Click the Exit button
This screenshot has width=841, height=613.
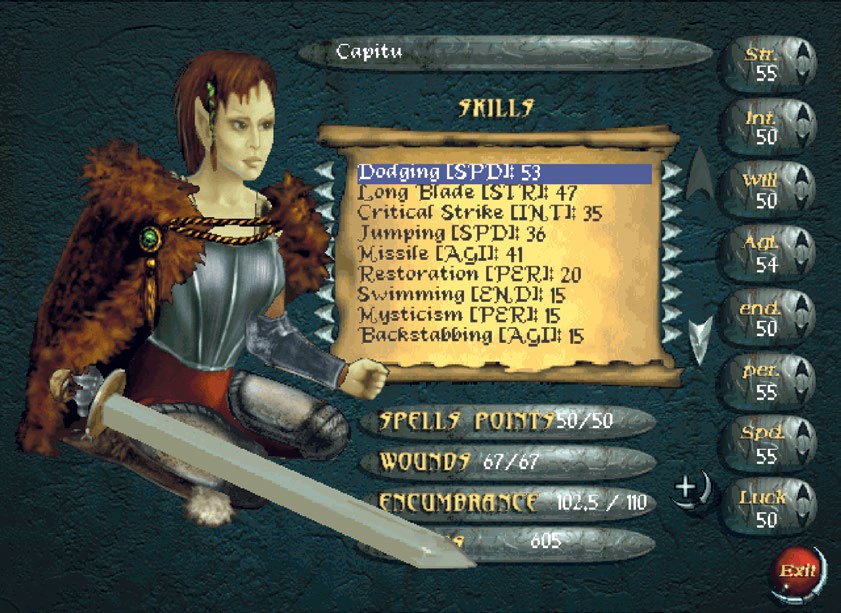(x=795, y=574)
